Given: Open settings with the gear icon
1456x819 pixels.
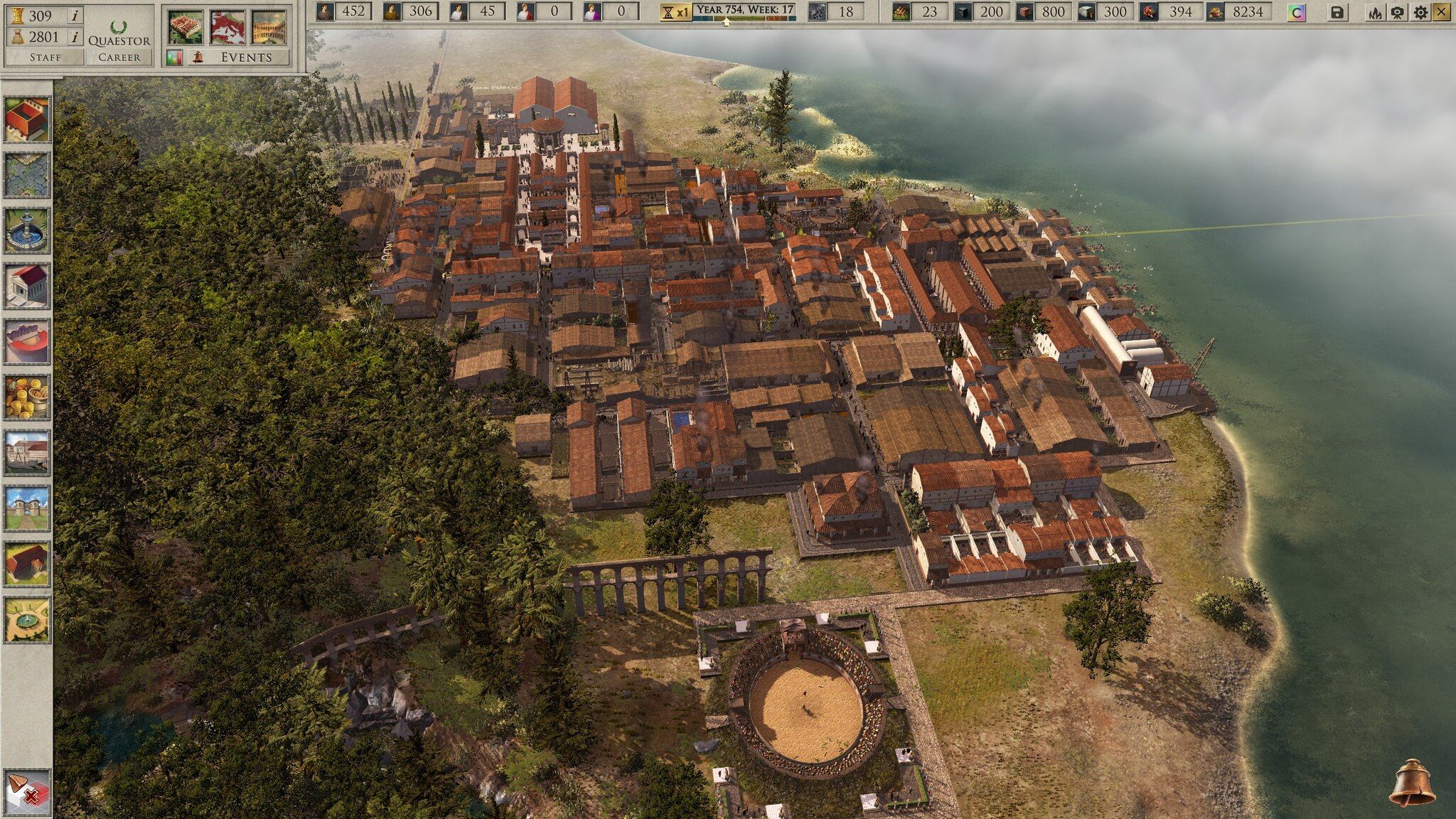Looking at the screenshot, I should 1420,12.
